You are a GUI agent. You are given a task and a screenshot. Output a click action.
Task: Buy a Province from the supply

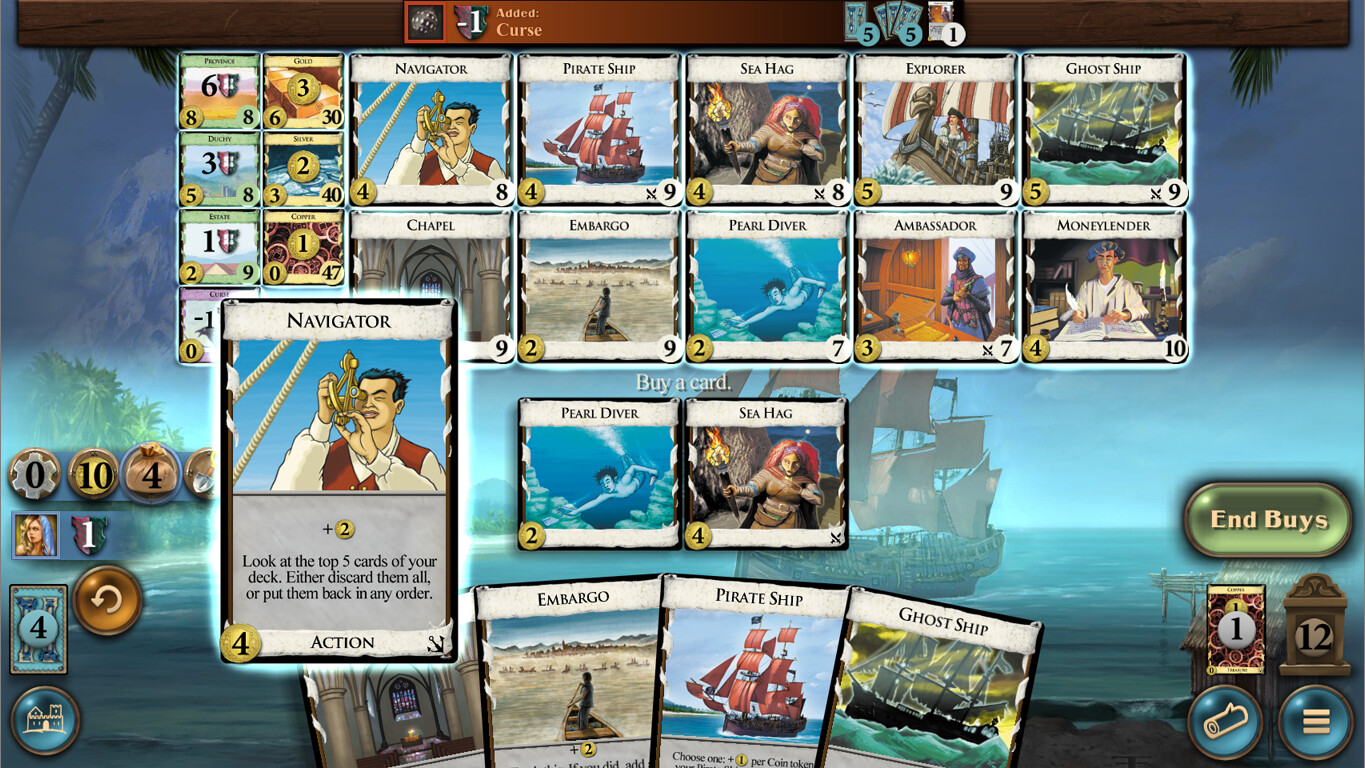coord(219,91)
